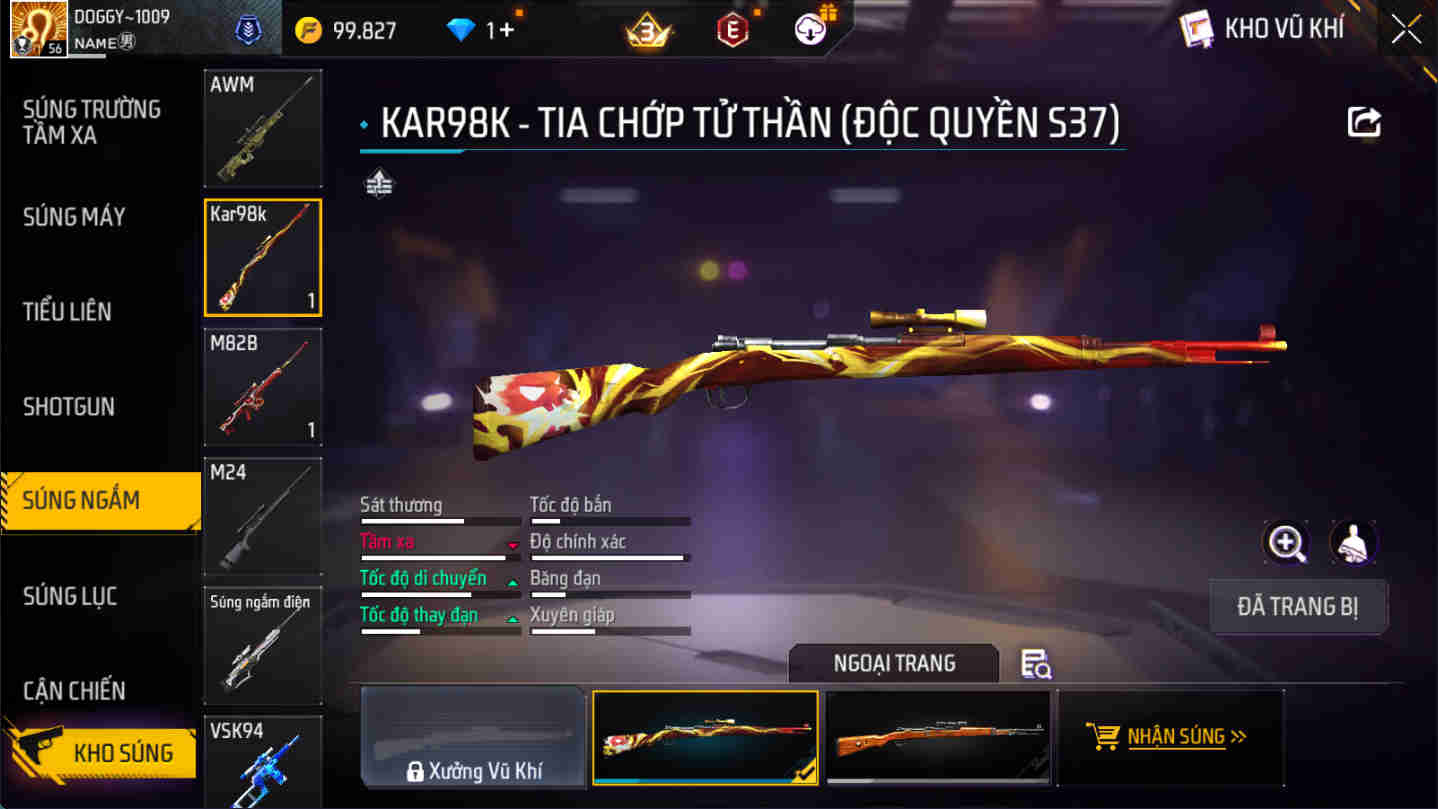Select the magnifier zoom preview icon
The height and width of the screenshot is (809, 1438).
[1286, 540]
